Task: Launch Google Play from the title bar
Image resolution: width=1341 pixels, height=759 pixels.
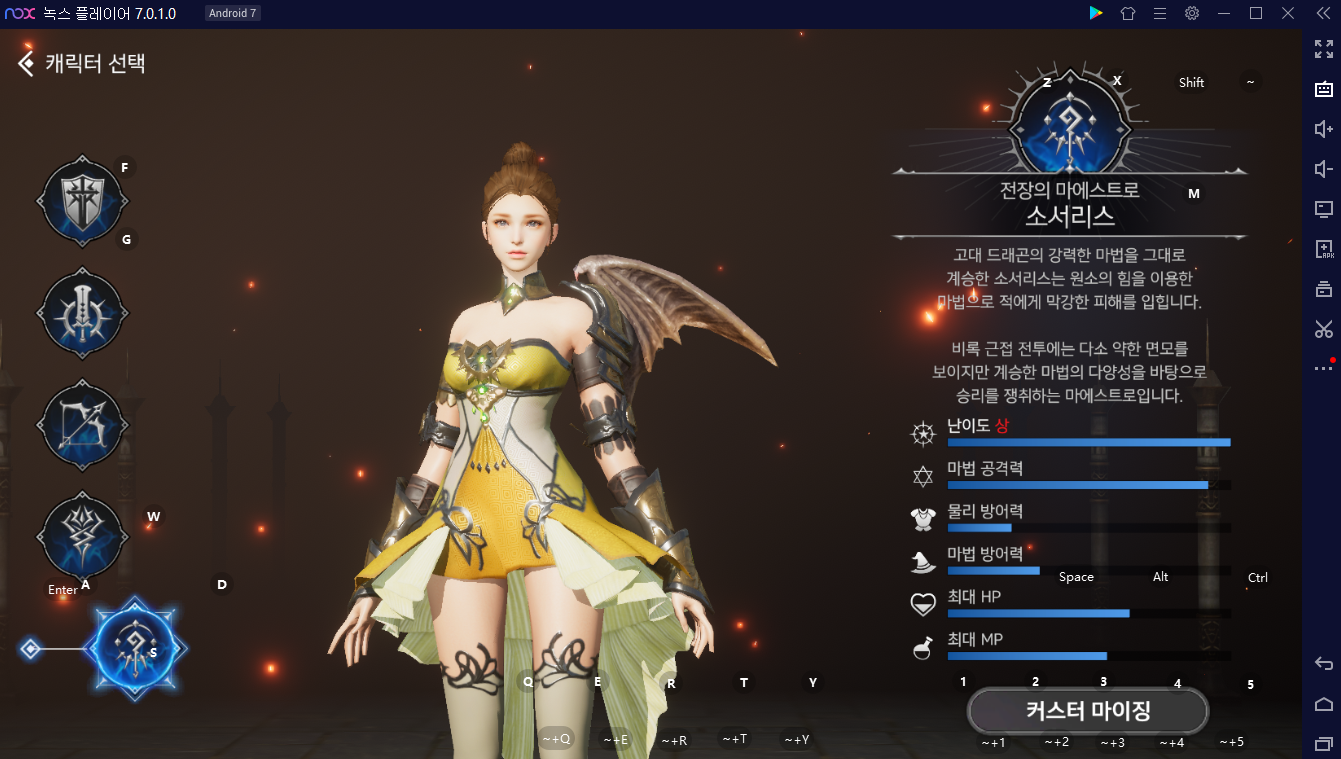Action: [1096, 13]
